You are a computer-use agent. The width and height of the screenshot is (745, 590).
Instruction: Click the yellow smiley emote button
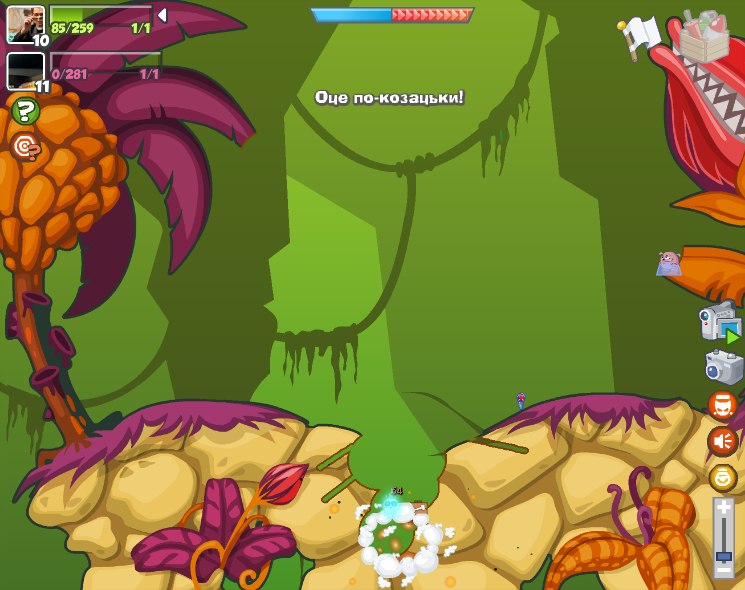coord(722,477)
